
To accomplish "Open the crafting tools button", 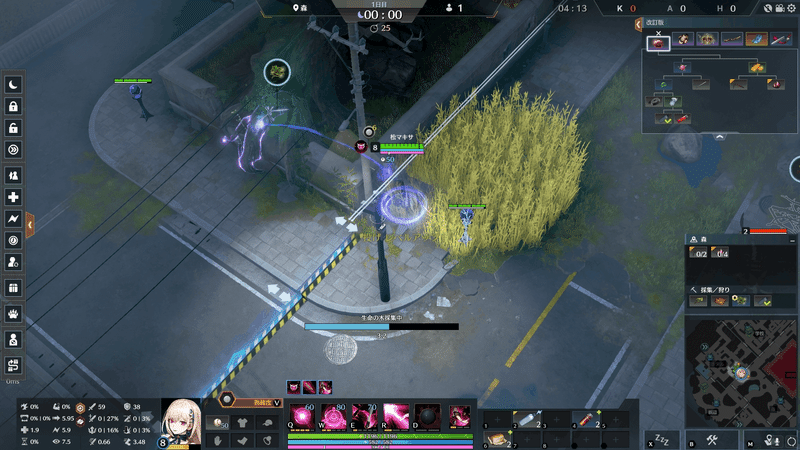I will tap(713, 440).
